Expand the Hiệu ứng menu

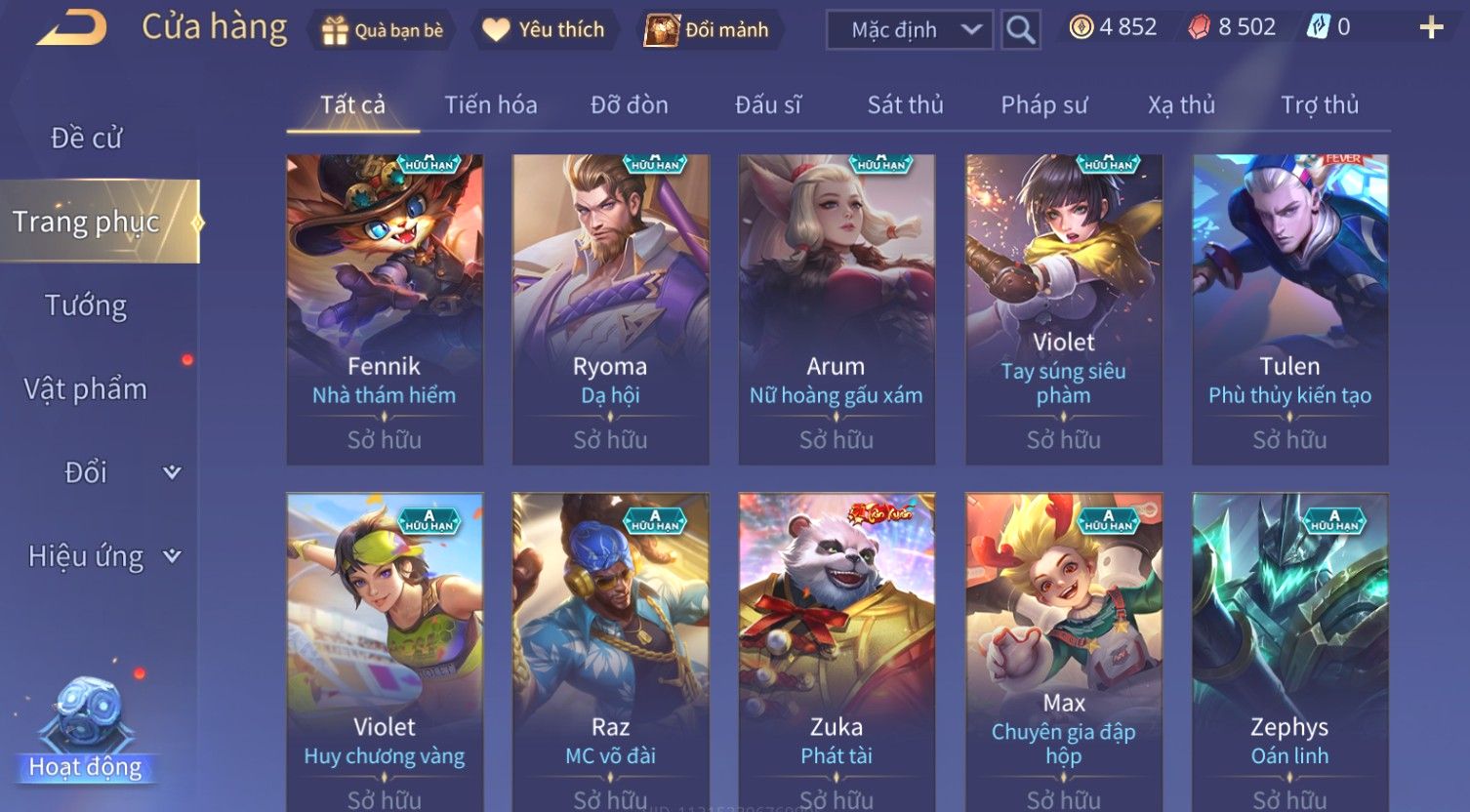[102, 556]
